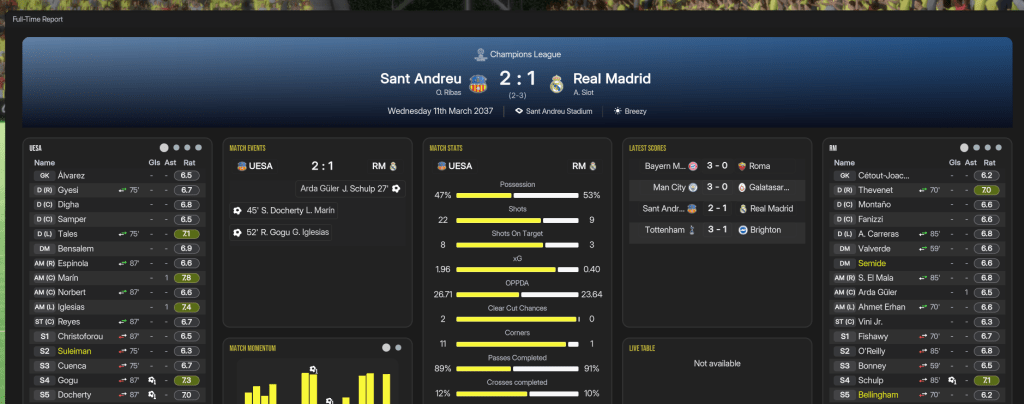The height and width of the screenshot is (404, 1024).
Task: Open Sant Andreu club name in header
Action: click(421, 78)
